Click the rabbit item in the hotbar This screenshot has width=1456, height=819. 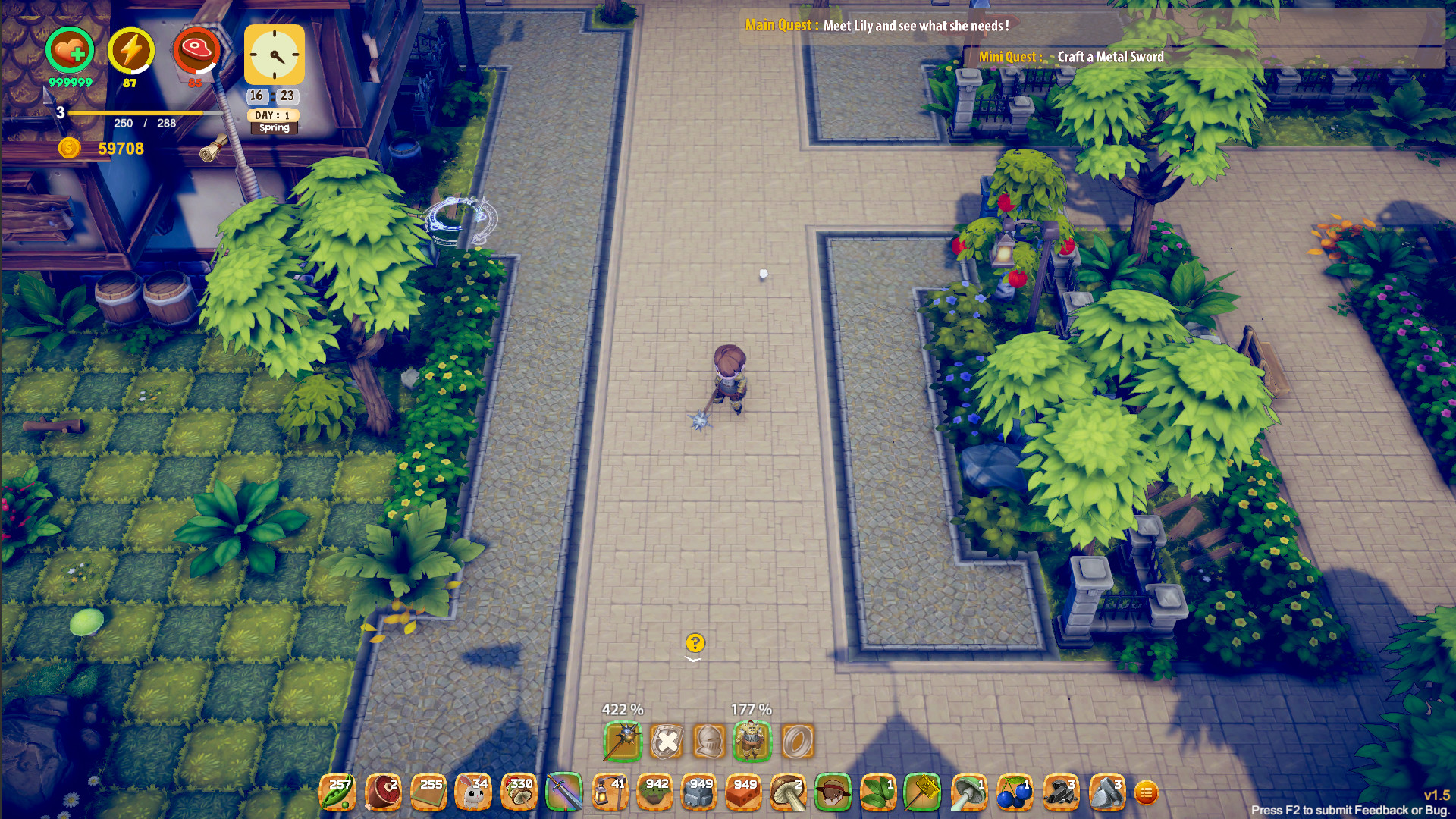coord(474,791)
